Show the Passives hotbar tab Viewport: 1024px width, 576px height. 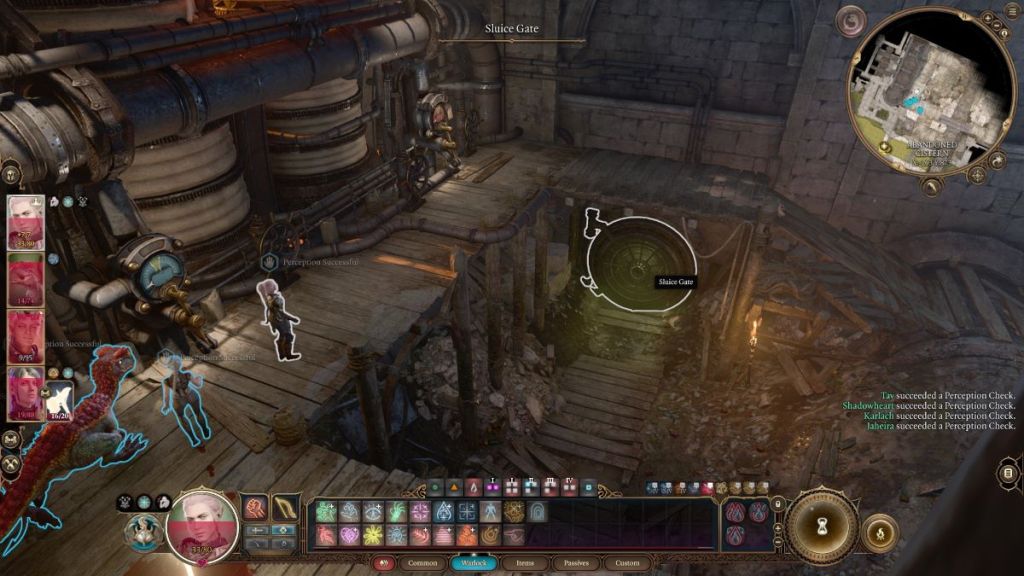(x=578, y=563)
